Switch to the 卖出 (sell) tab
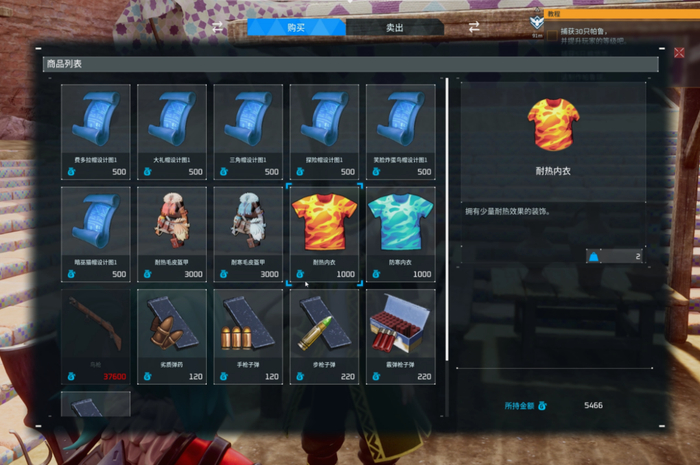700x465 pixels. (395, 28)
